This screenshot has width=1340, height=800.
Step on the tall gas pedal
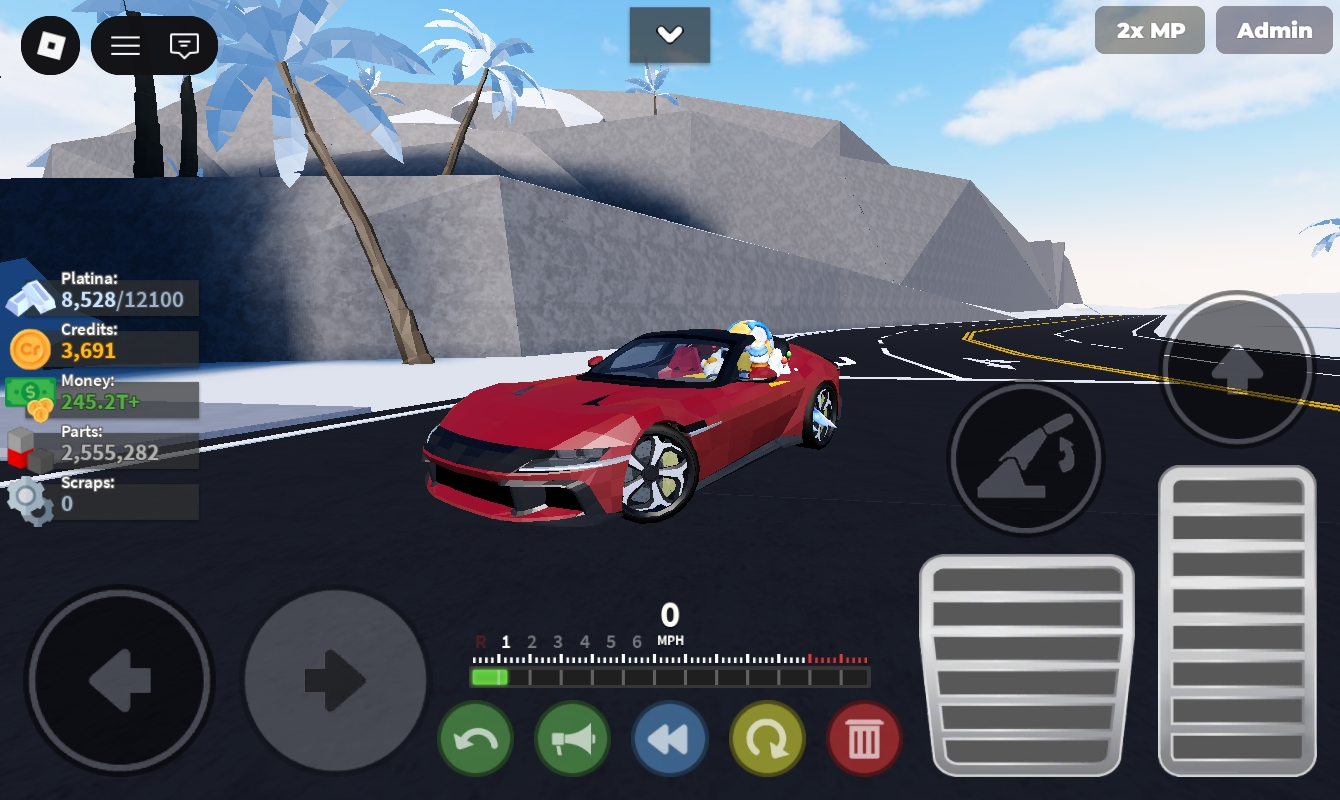pos(1237,620)
